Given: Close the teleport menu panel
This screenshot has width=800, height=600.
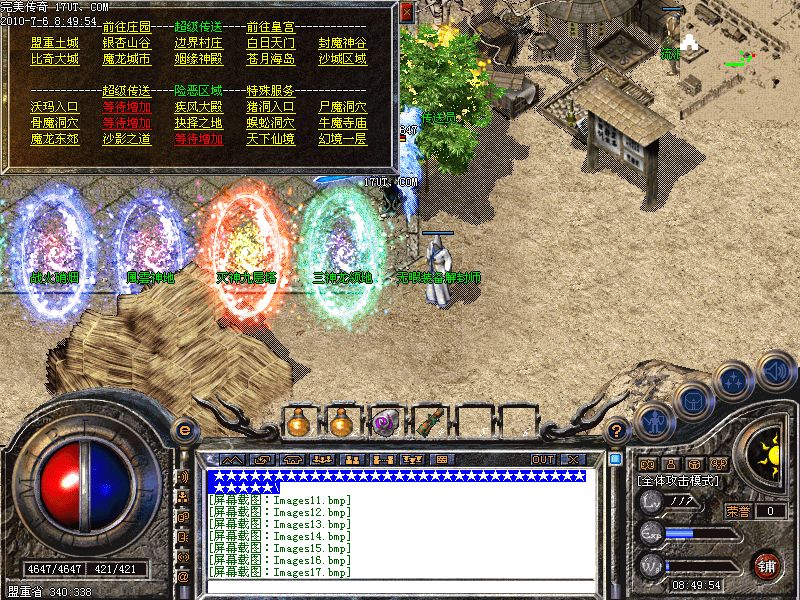Looking at the screenshot, I should pos(407,13).
